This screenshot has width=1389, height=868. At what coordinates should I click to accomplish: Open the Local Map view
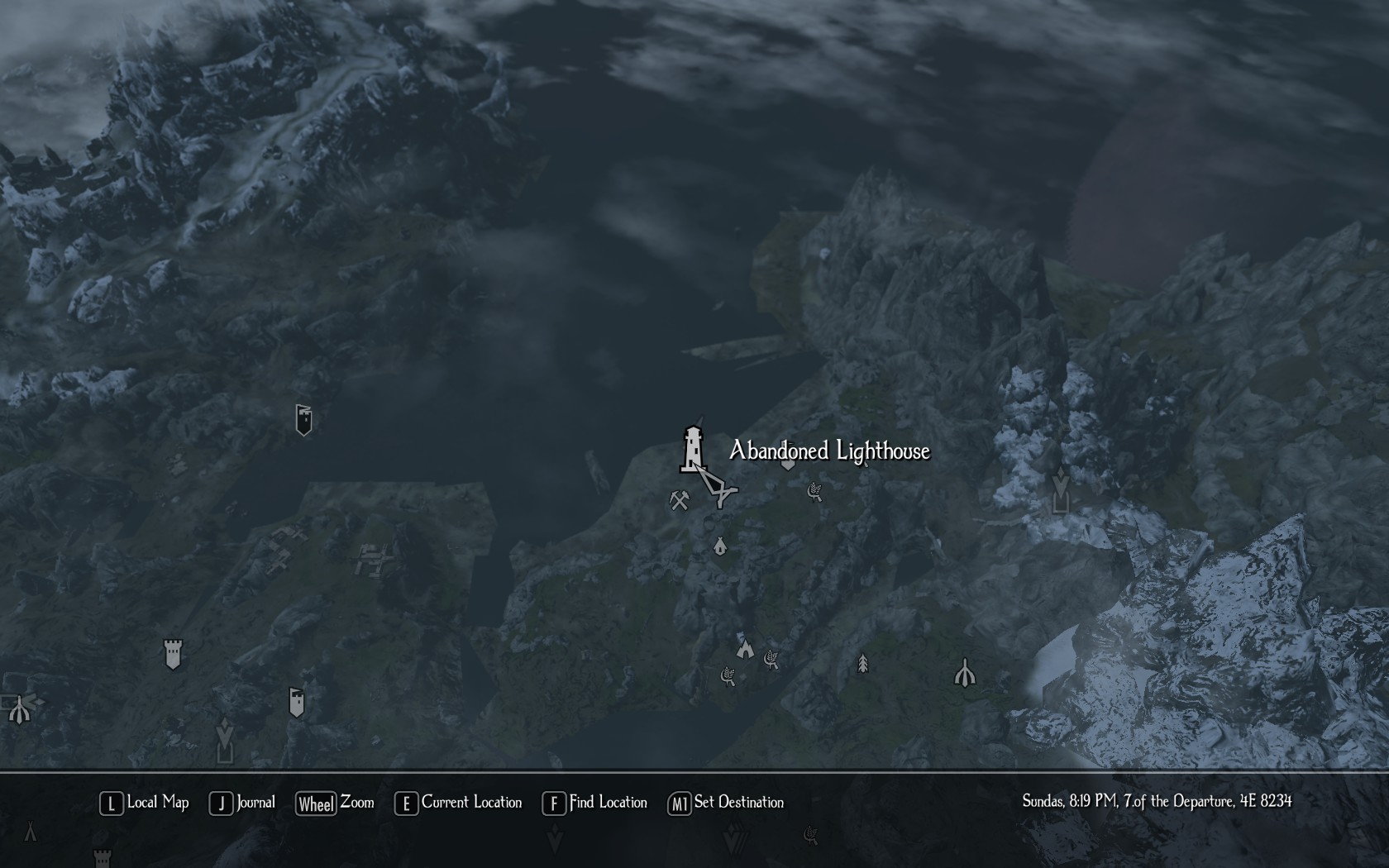(145, 803)
